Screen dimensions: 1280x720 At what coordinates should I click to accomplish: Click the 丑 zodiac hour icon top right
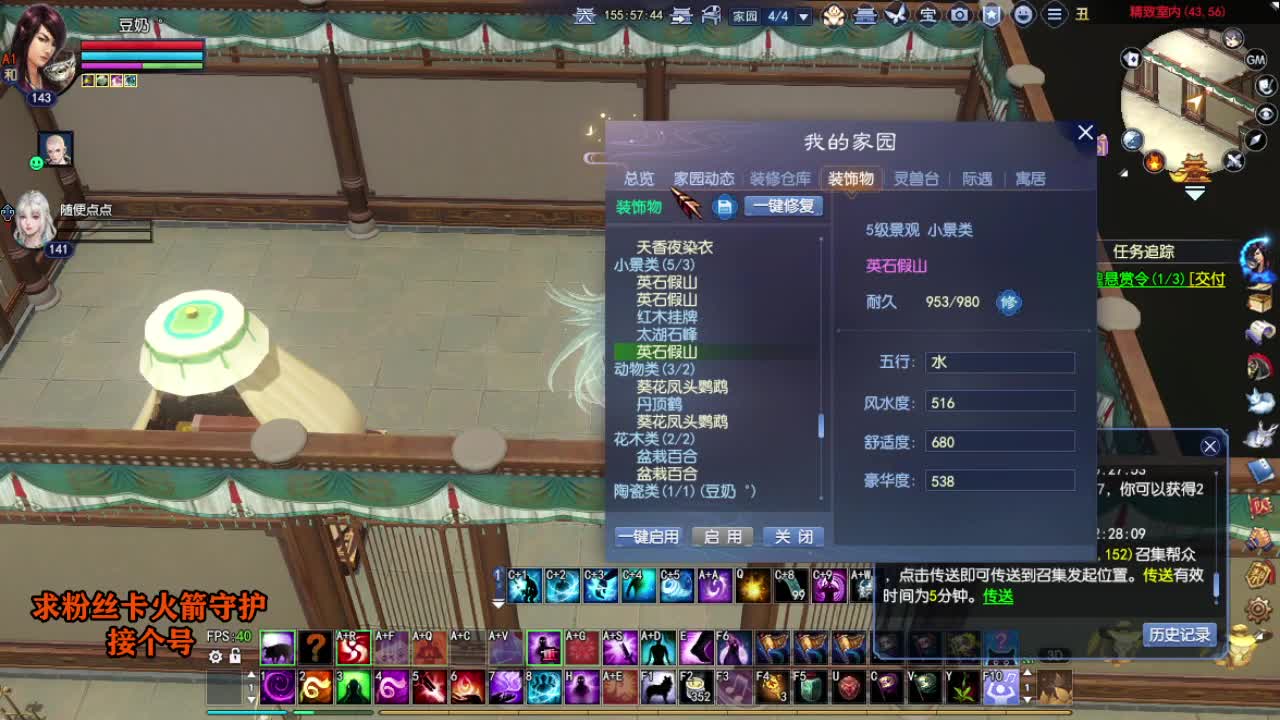click(1084, 15)
